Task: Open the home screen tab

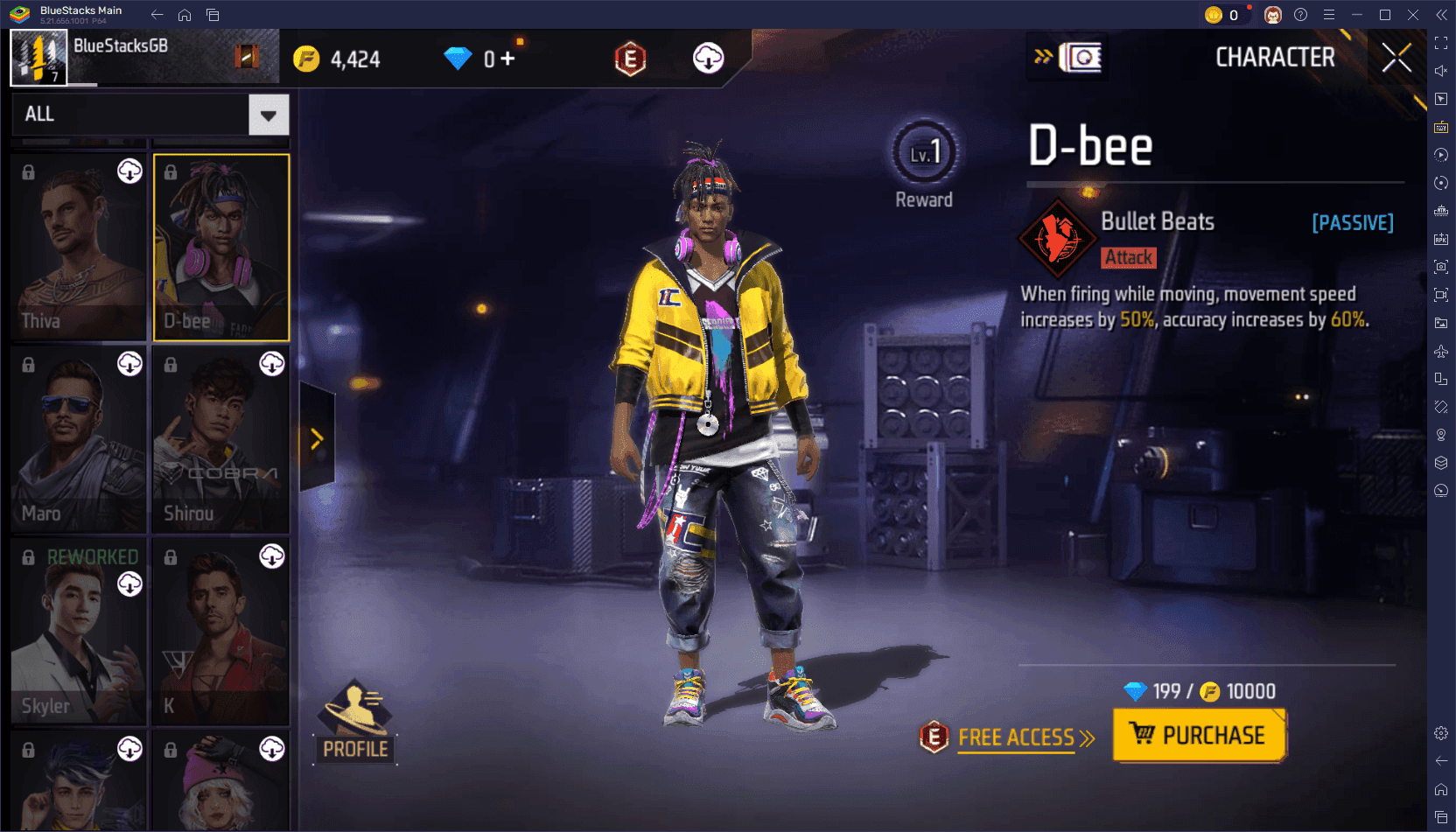Action: point(184,15)
